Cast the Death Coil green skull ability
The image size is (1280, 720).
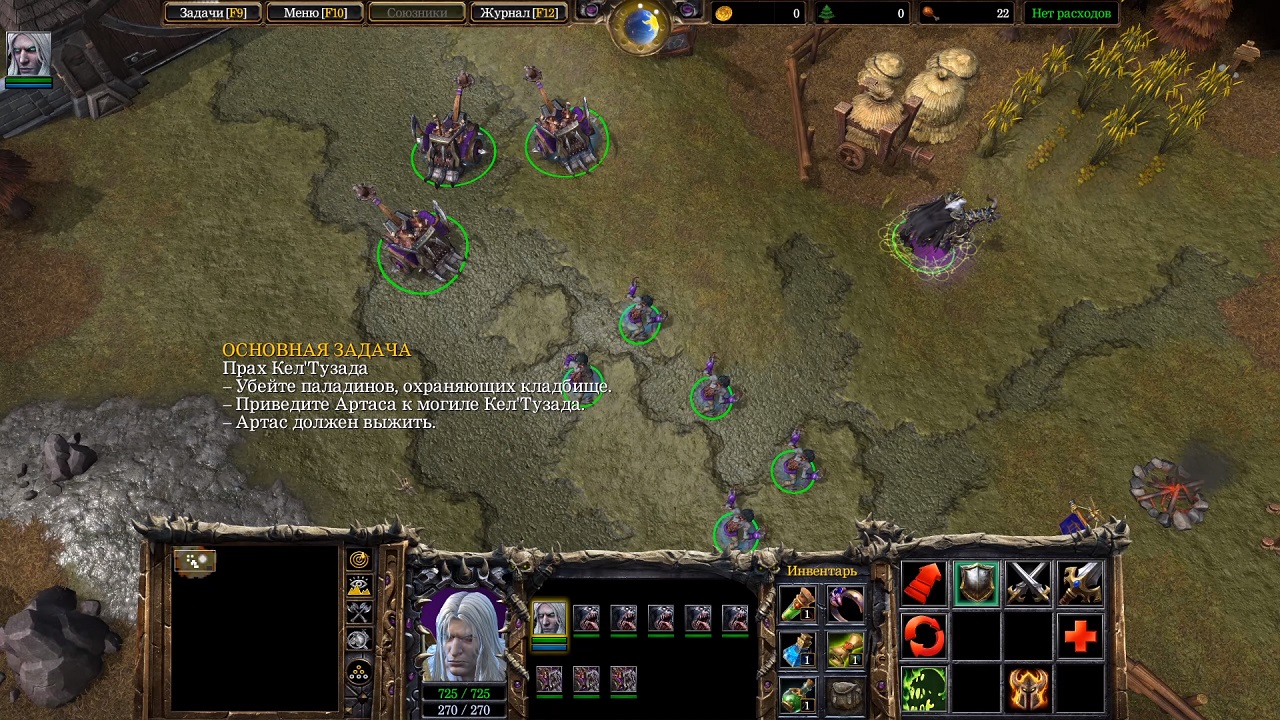tap(924, 689)
